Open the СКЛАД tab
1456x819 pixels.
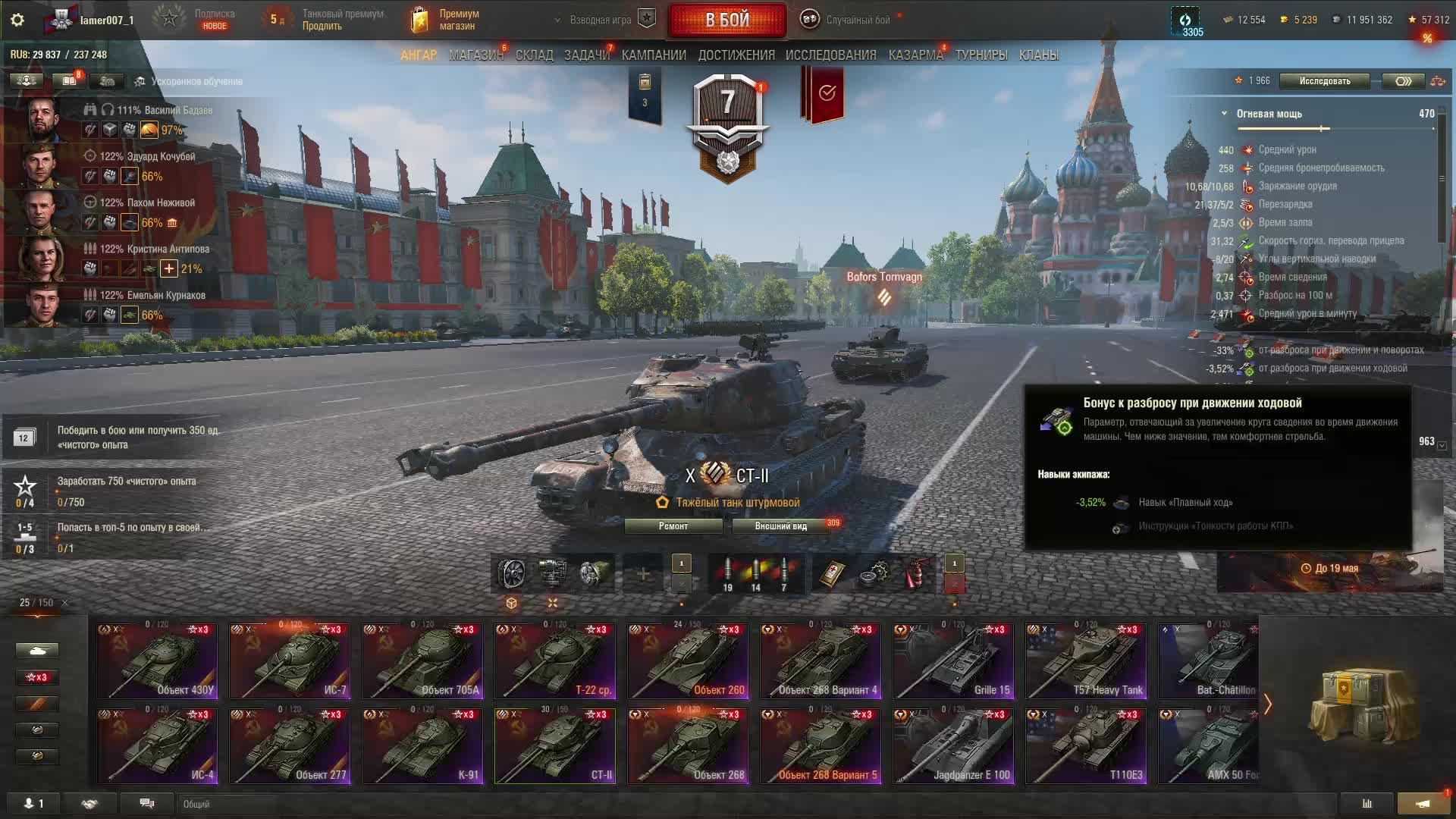click(534, 55)
